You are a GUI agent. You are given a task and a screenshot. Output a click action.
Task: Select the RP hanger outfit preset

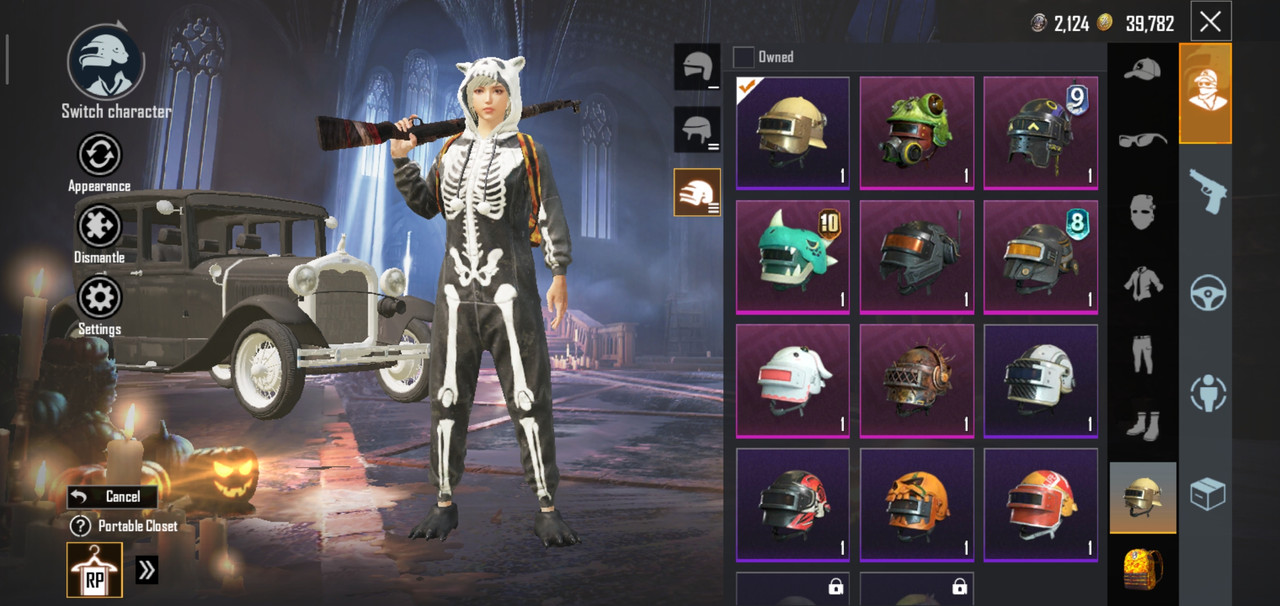95,570
